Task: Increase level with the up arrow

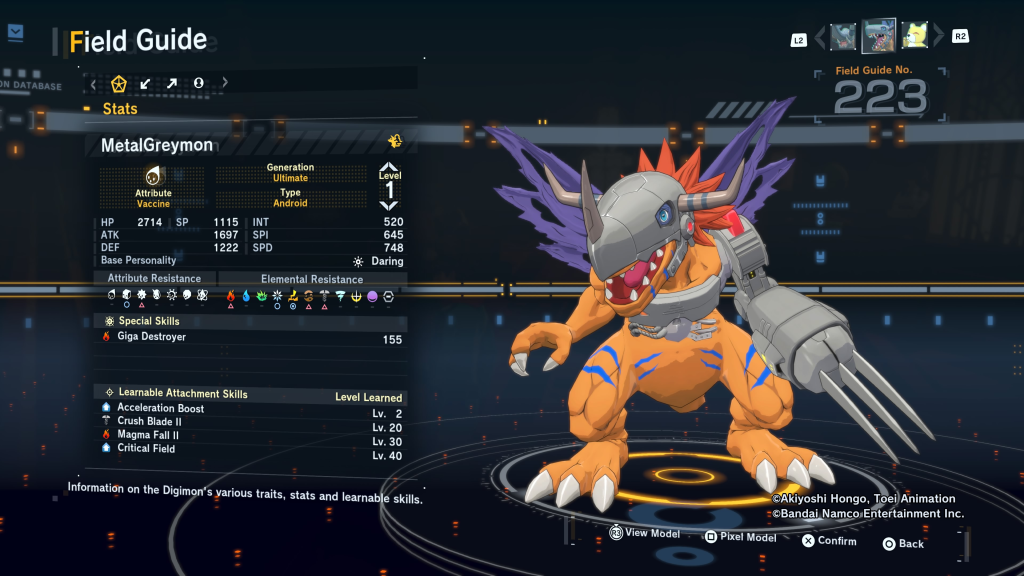Action: pos(389,167)
